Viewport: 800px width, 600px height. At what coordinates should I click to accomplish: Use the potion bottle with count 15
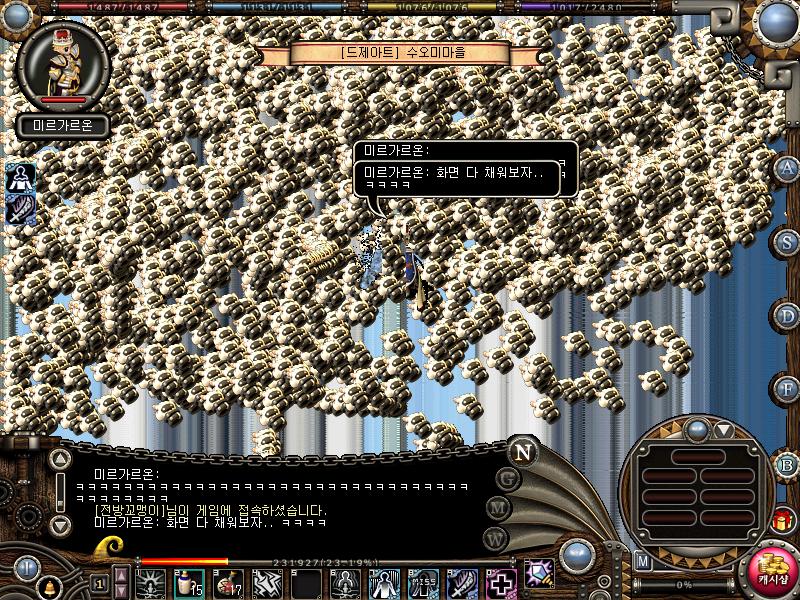coord(187,582)
